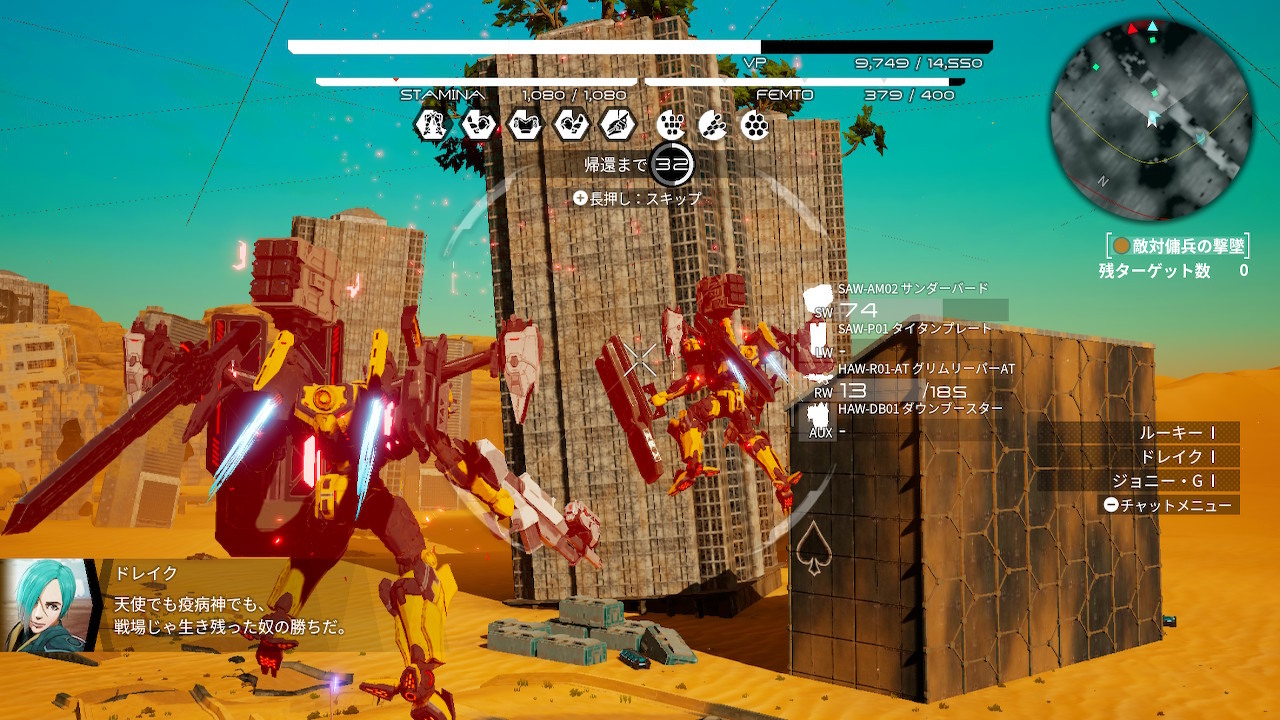This screenshot has width=1280, height=720.
Task: Select the missile pod hexagon status icon
Action: click(x=713, y=125)
